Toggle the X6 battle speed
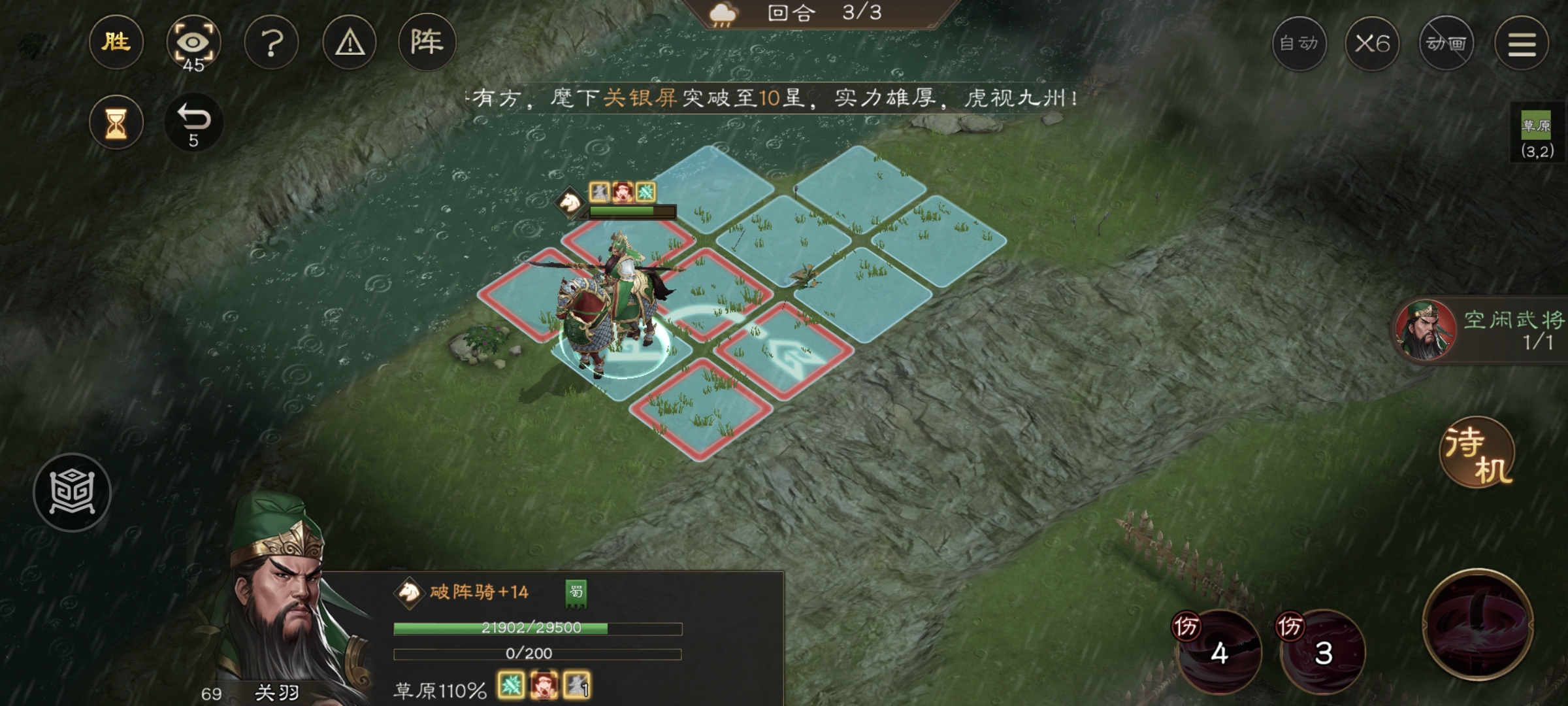 [x=1373, y=44]
